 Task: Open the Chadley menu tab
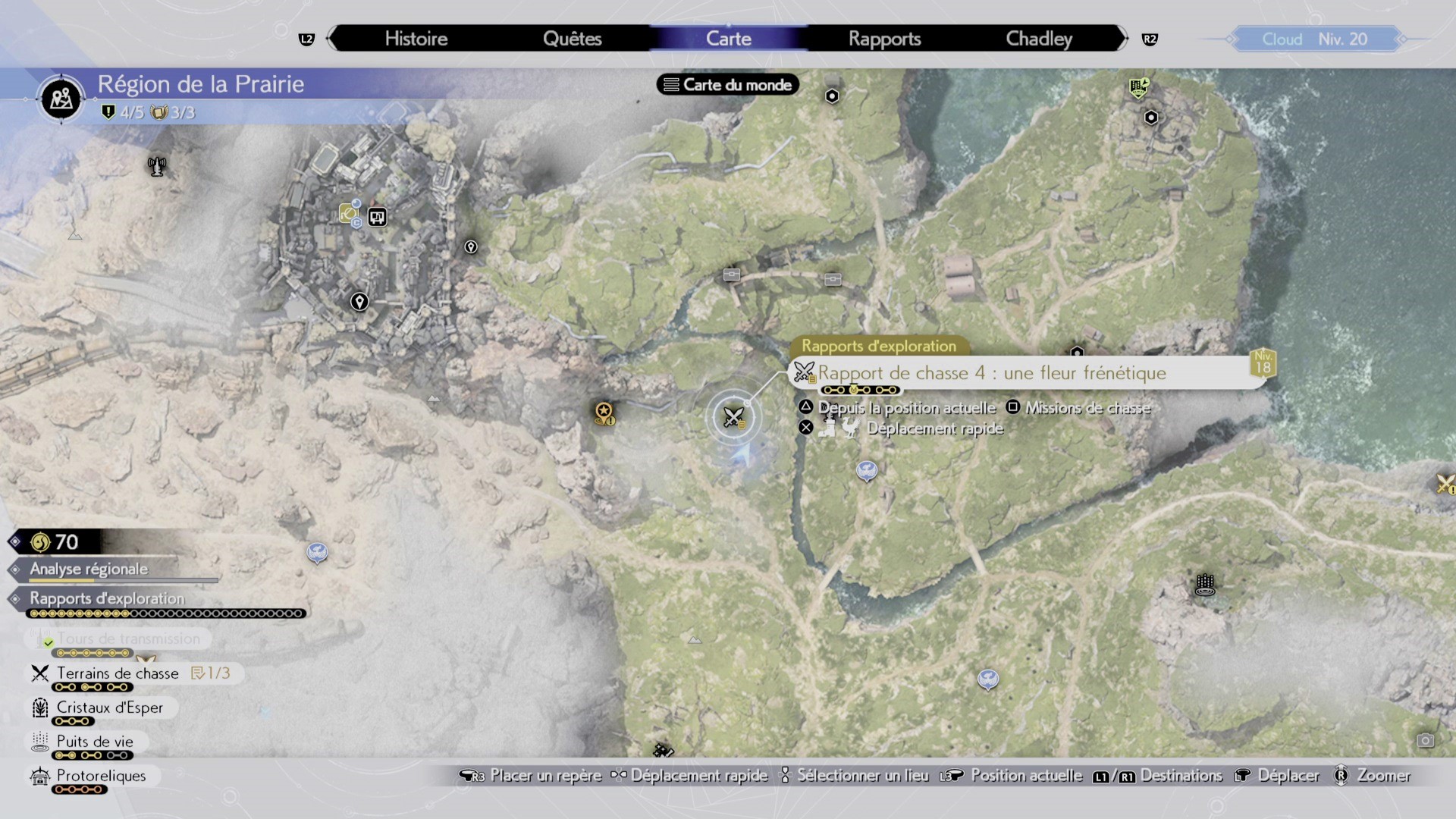[1038, 39]
